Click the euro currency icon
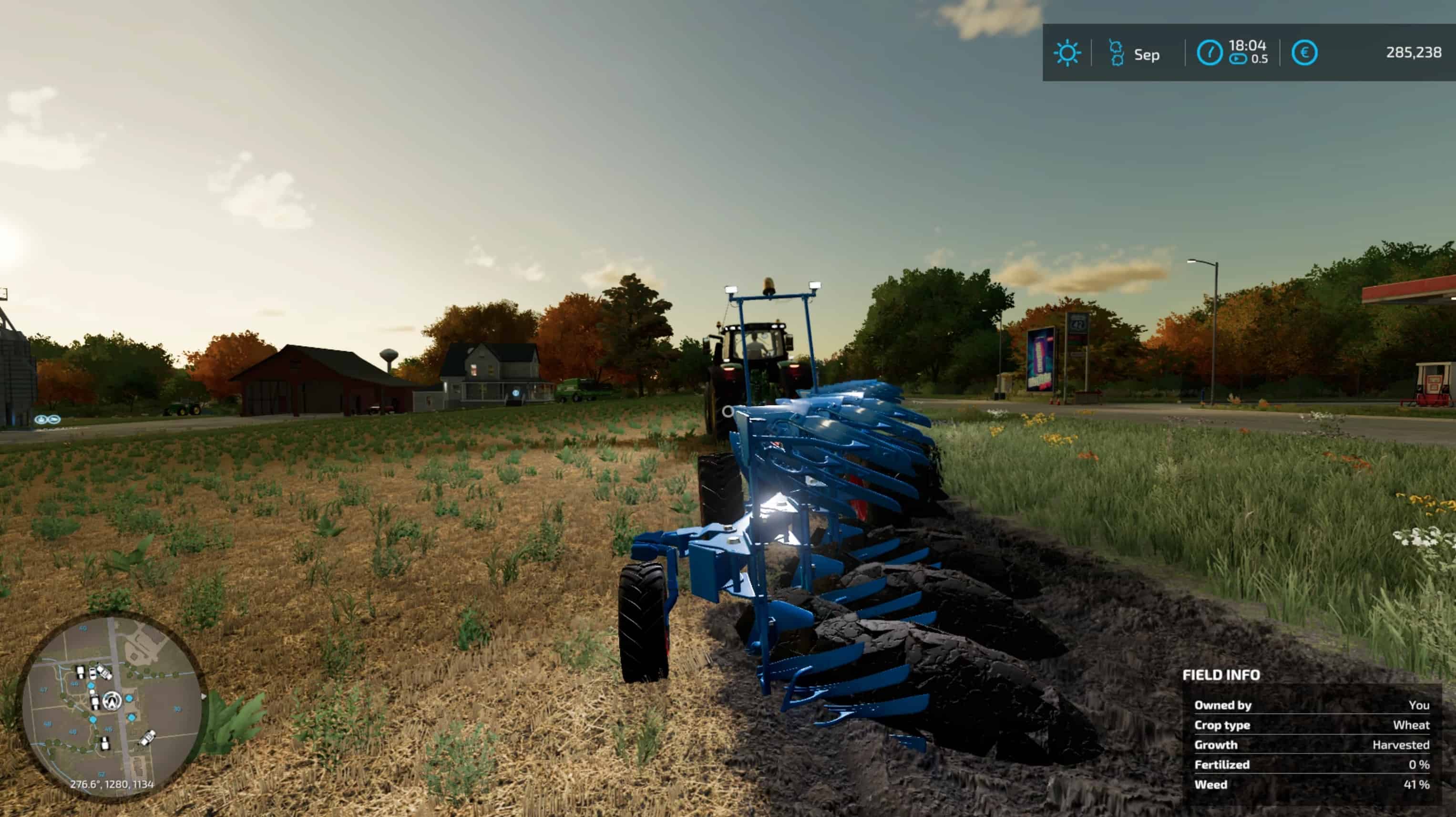Screen dimensions: 1456x817 1304,53
